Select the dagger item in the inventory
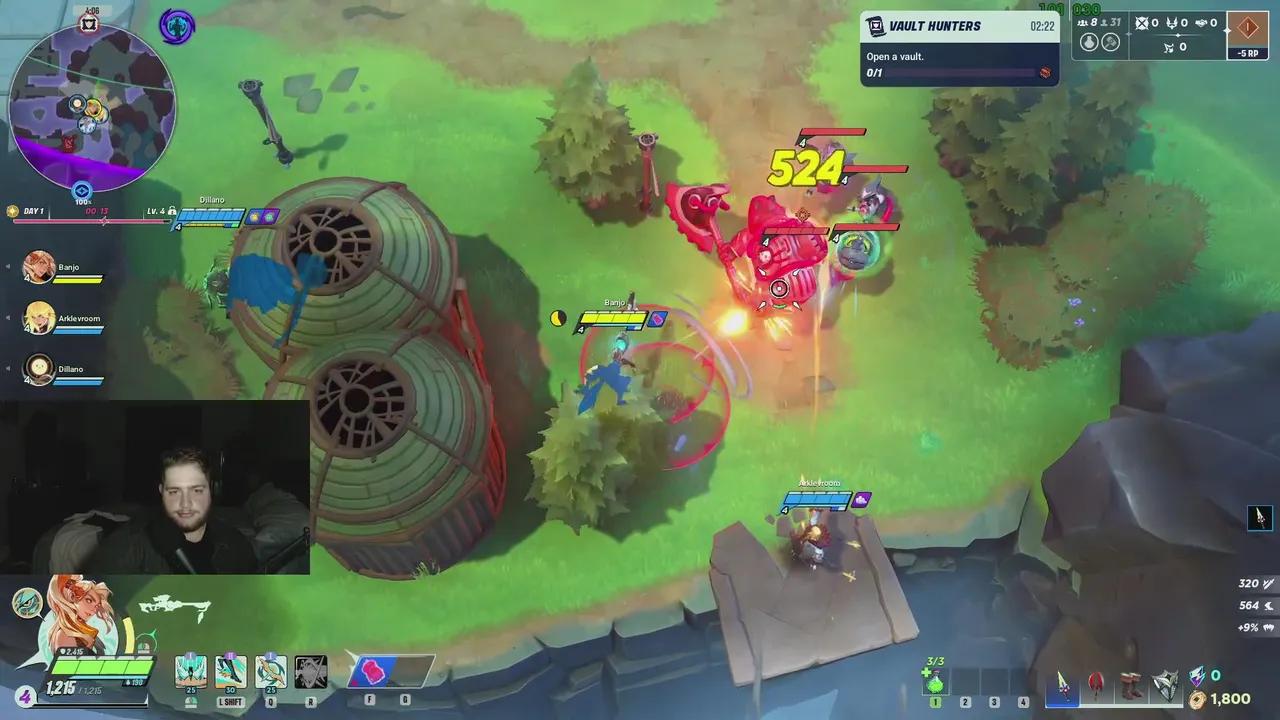1280x720 pixels. (1062, 686)
